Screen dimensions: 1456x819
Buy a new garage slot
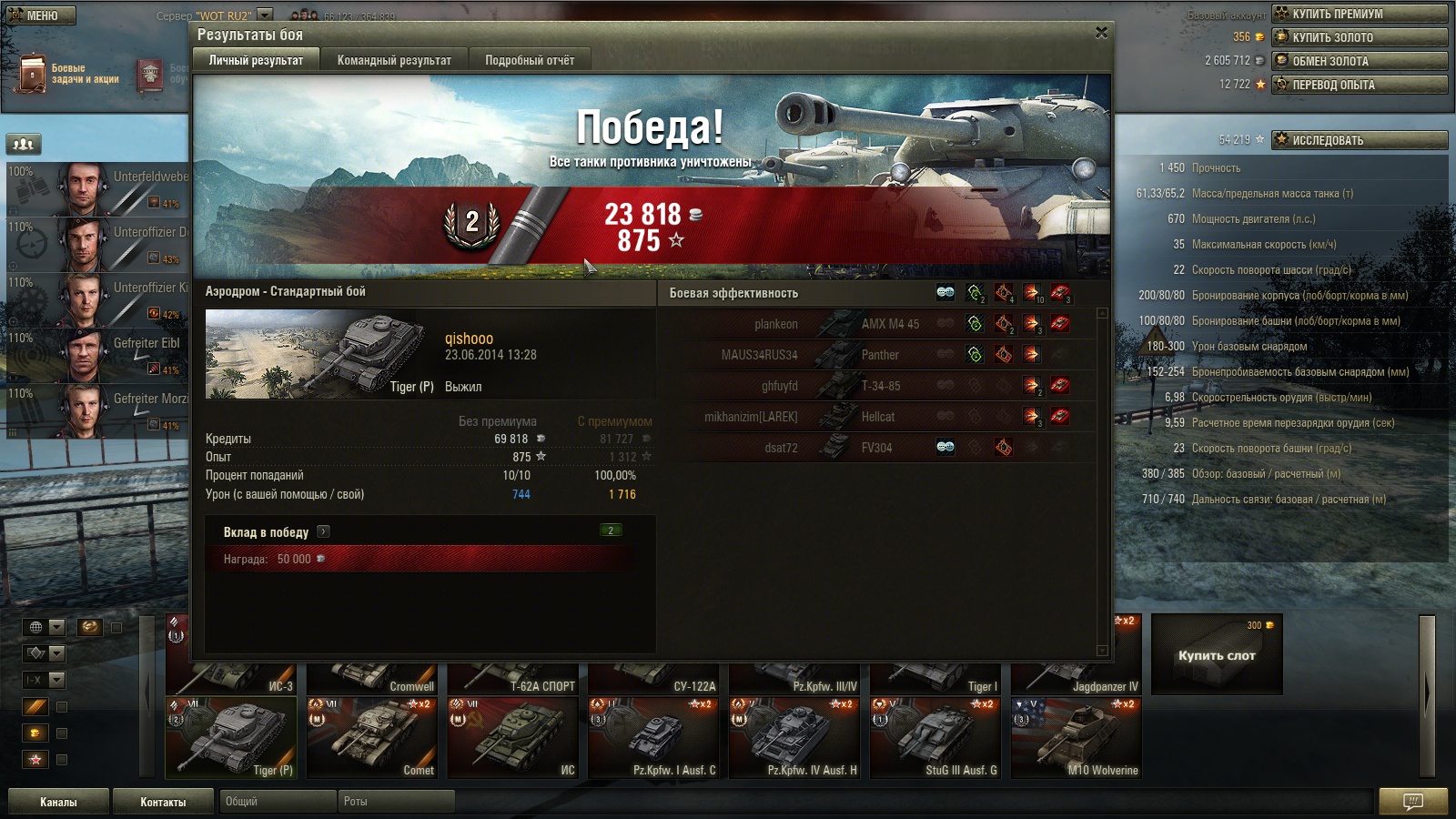(1217, 655)
